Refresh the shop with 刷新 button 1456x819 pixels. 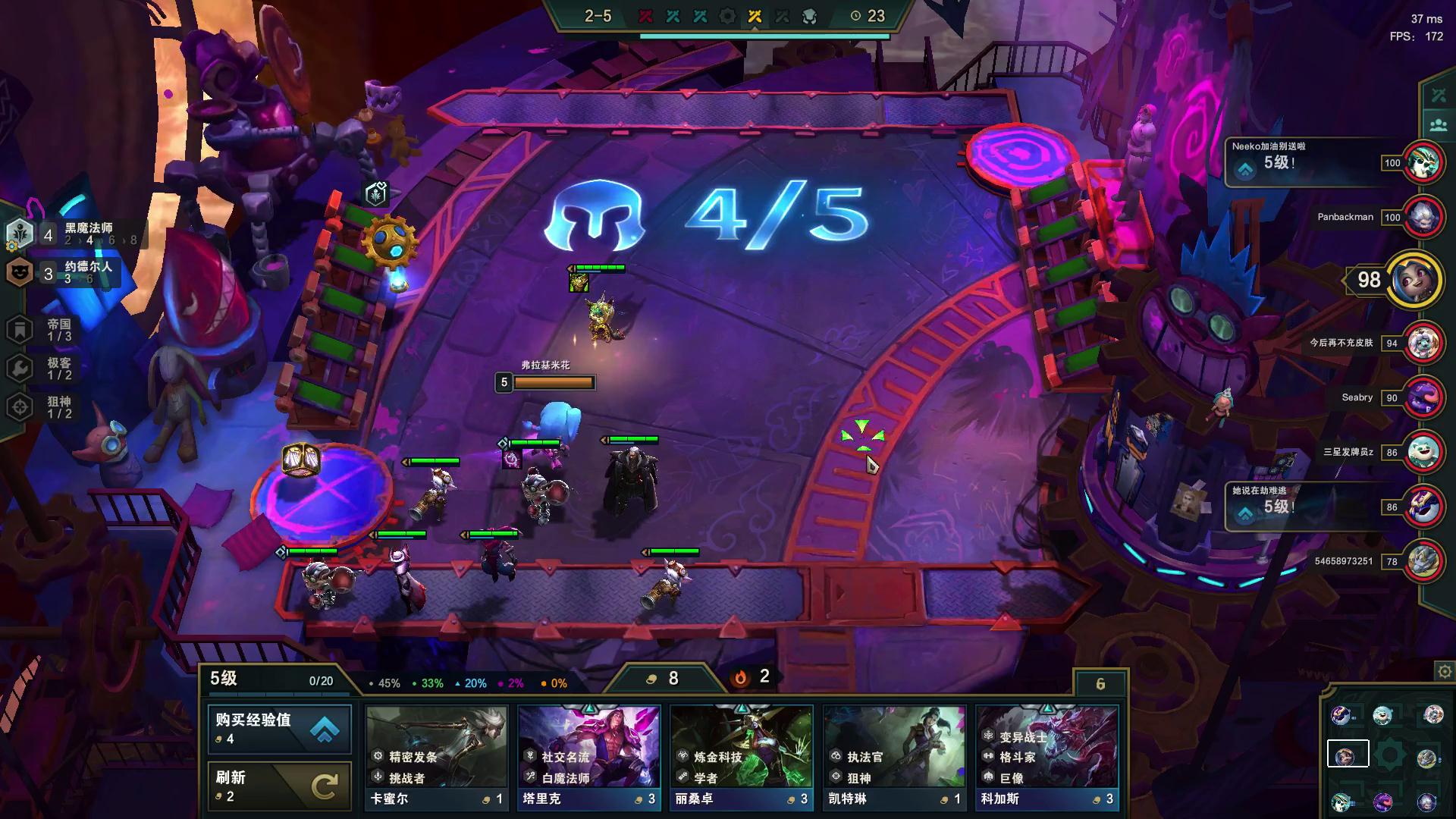pyautogui.click(x=279, y=786)
